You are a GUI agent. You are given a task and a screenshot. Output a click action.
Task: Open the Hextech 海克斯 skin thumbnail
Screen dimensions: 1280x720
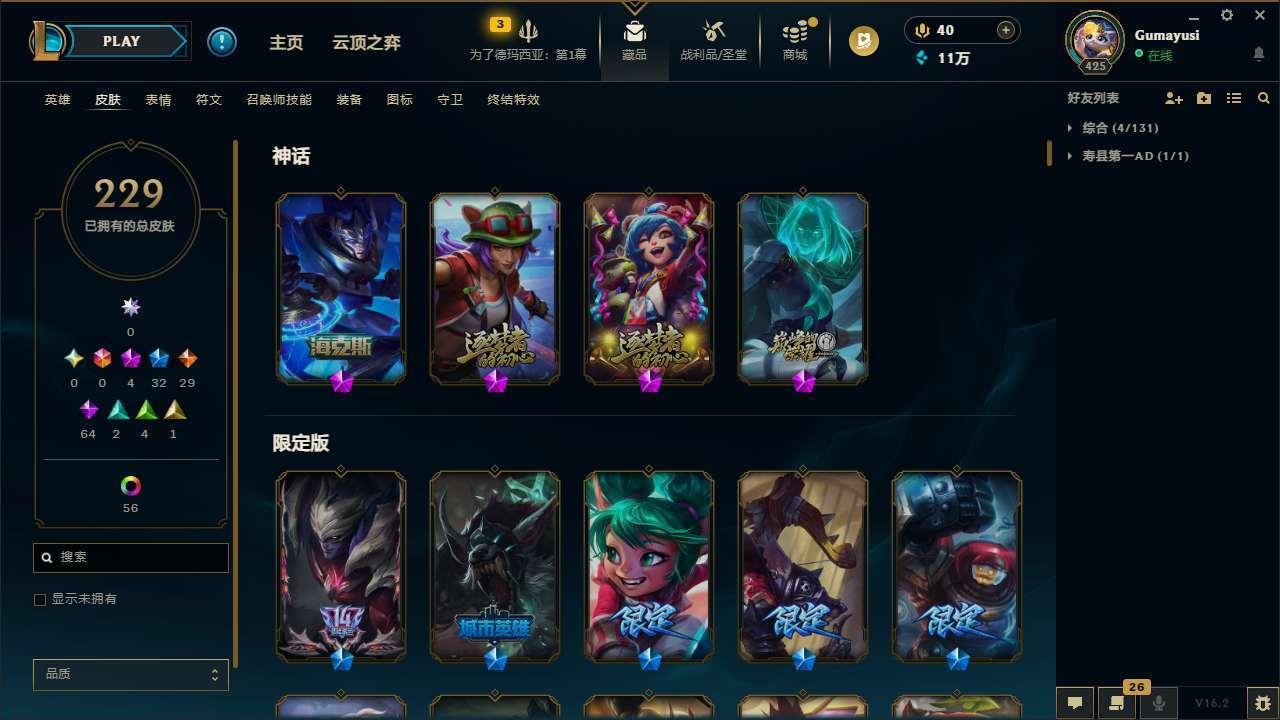[x=340, y=288]
